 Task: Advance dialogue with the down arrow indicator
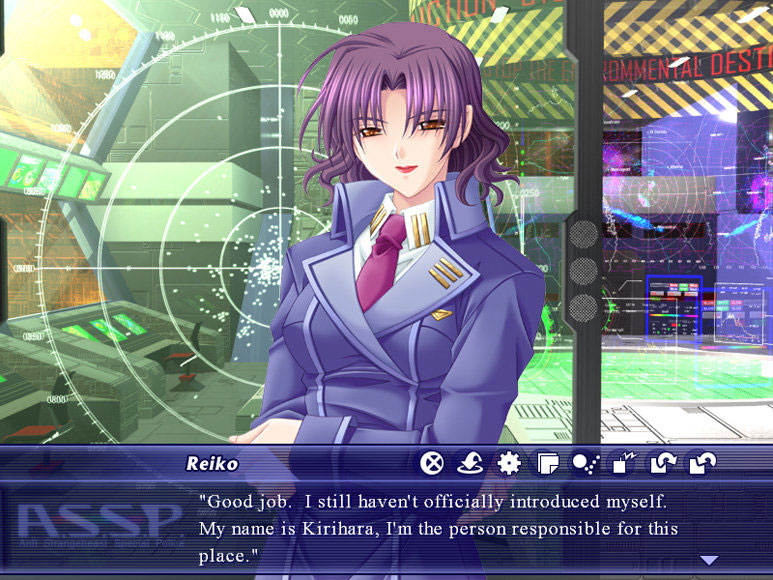pyautogui.click(x=709, y=560)
